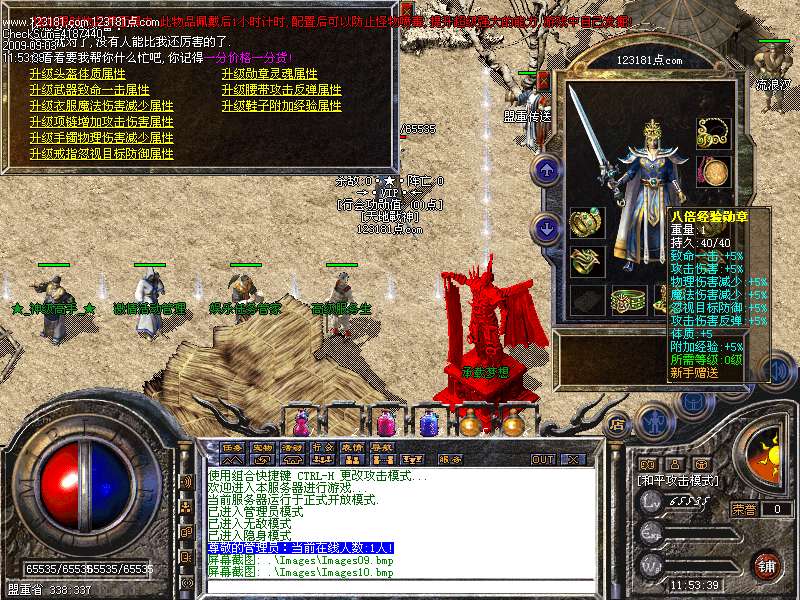The image size is (800, 600).
Task: Click the 升级戒指忽视目标防御属性 link
Action: coord(101,154)
